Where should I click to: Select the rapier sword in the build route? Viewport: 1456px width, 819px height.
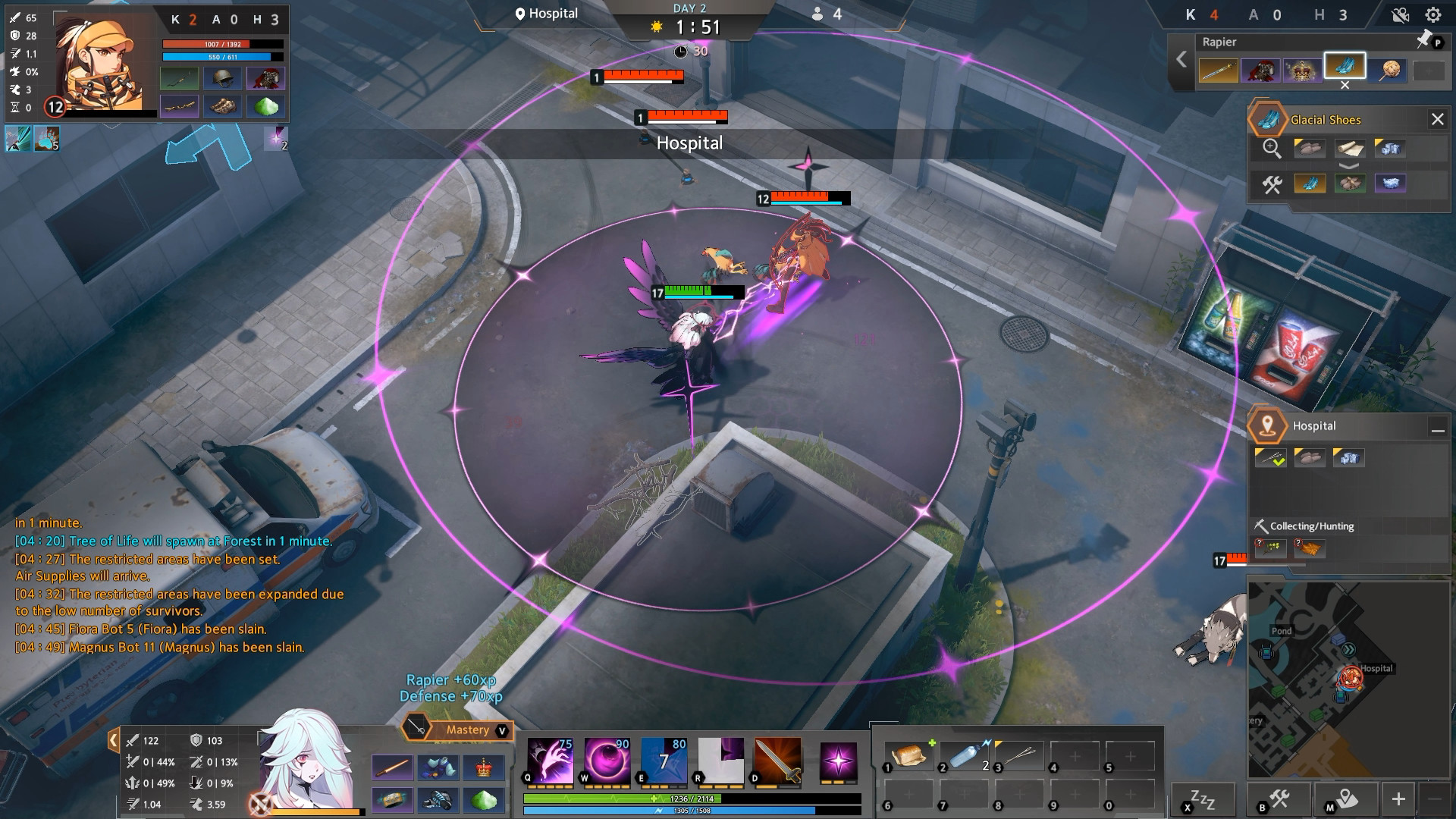1218,71
